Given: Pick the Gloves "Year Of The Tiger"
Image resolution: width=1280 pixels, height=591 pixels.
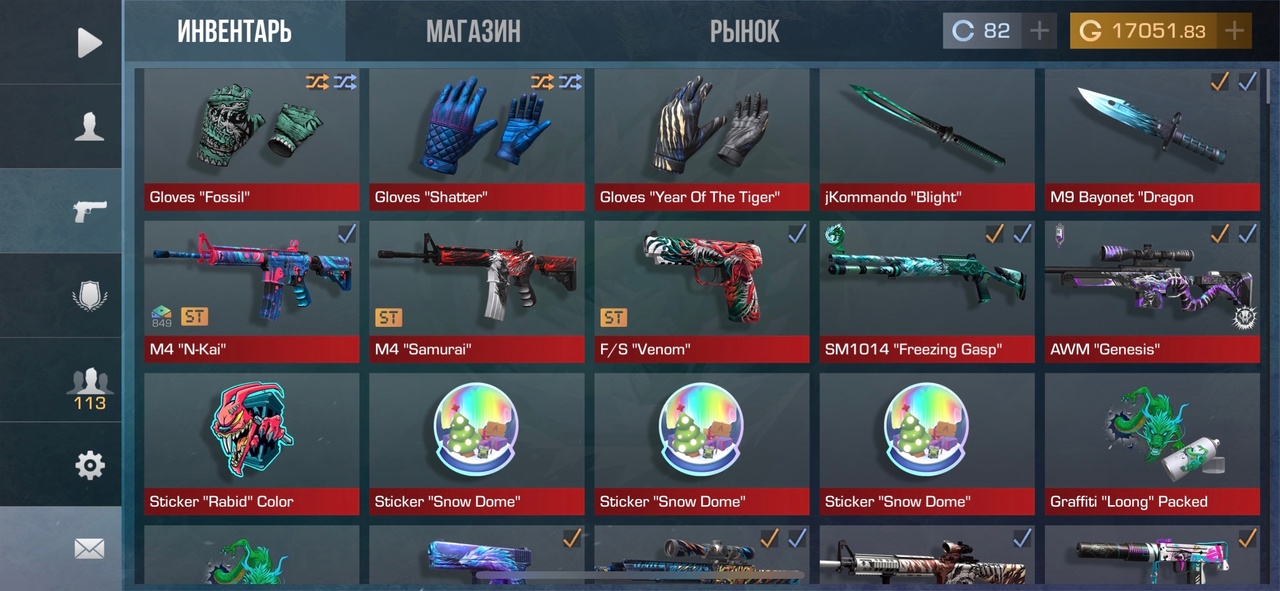Looking at the screenshot, I should 701,139.
